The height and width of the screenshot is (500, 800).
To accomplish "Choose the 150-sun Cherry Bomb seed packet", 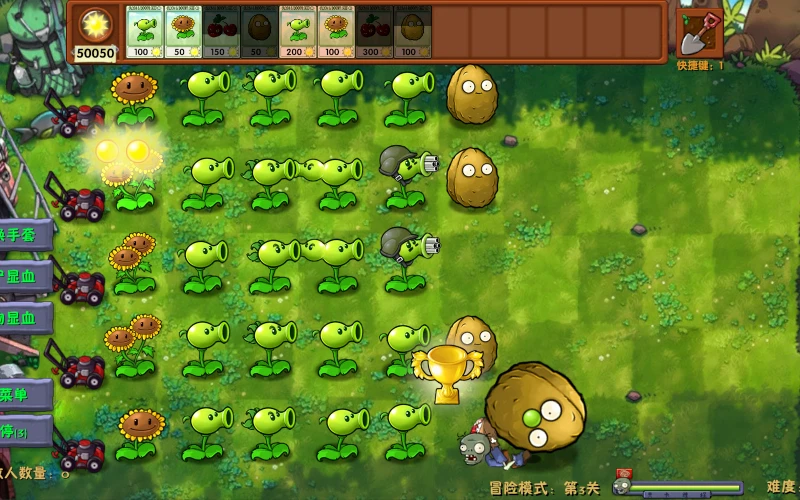I will [220, 33].
